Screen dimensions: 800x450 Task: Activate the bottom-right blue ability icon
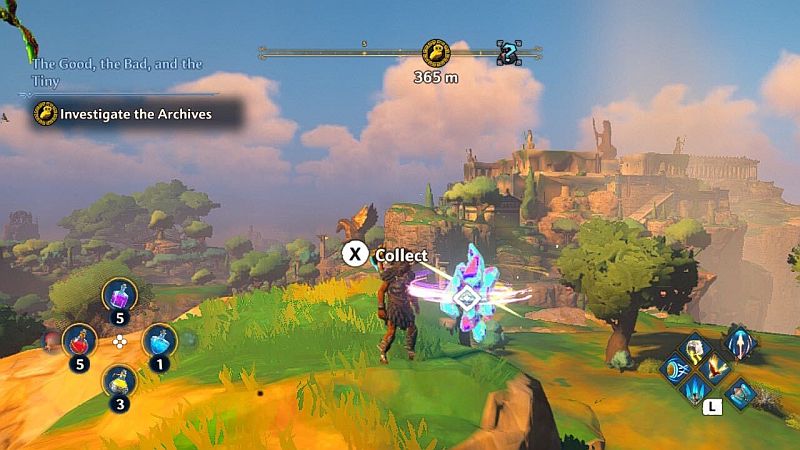(740, 392)
